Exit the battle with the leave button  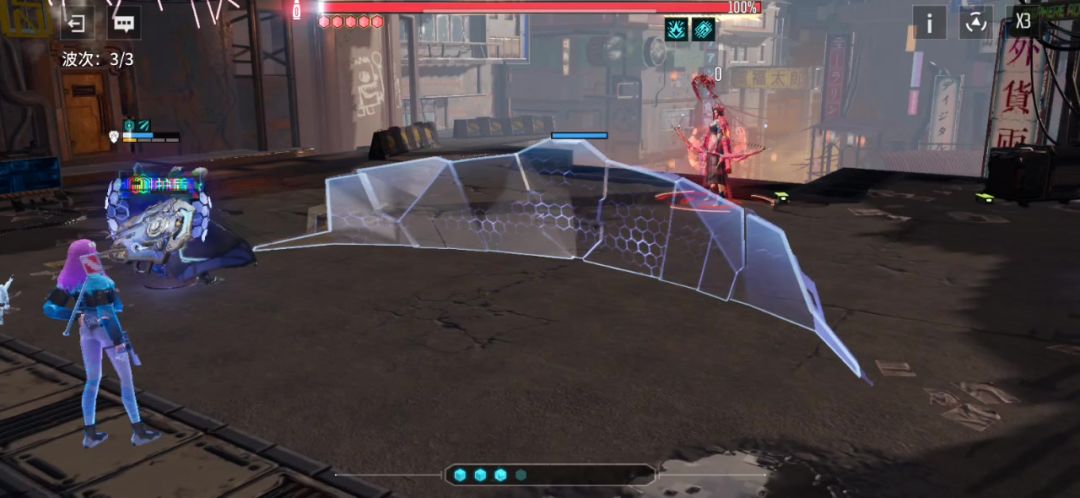[x=77, y=22]
